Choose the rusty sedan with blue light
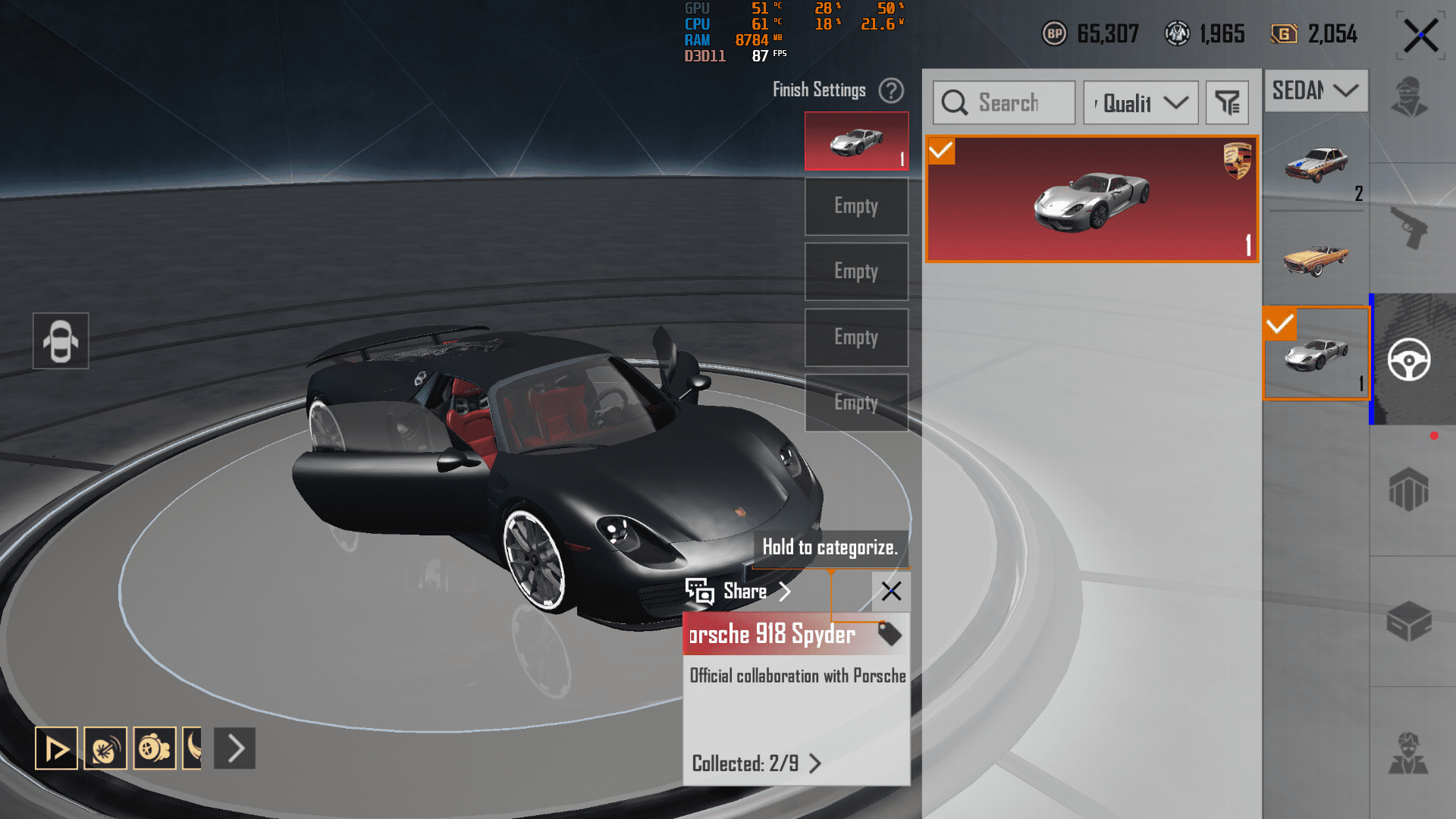 1316,164
